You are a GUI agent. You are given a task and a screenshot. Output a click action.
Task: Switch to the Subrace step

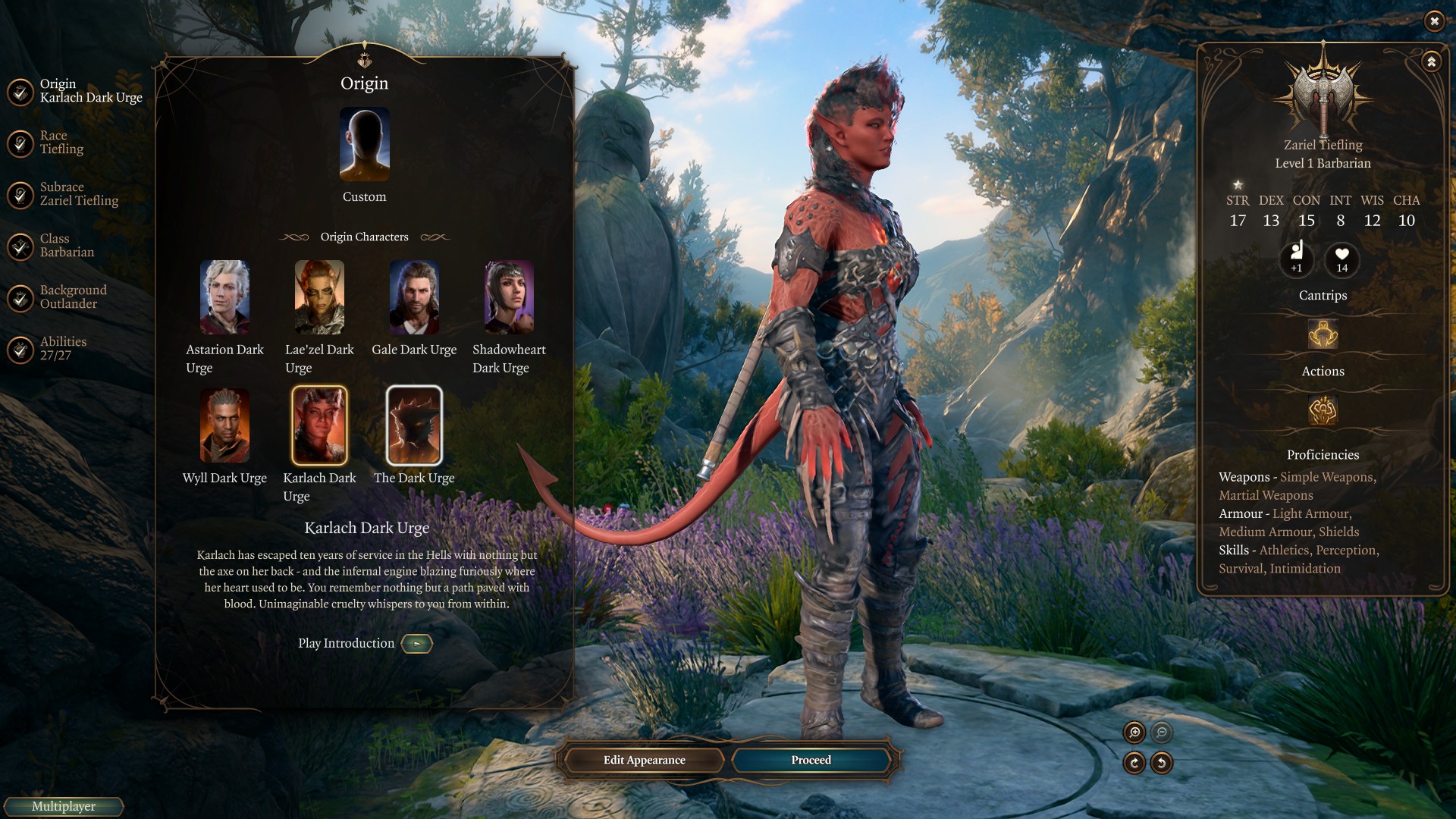pos(78,194)
